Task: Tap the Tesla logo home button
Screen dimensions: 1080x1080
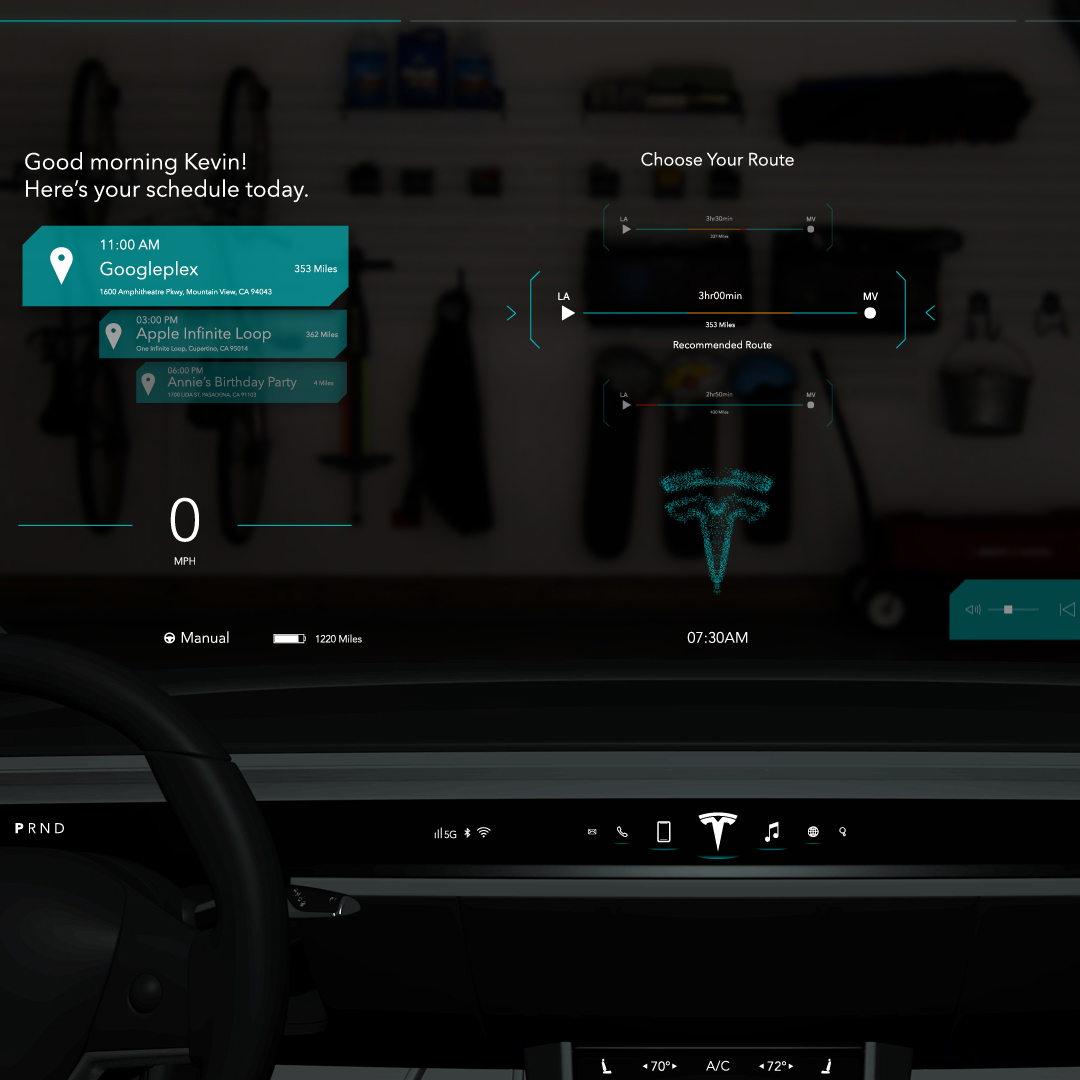Action: point(717,832)
